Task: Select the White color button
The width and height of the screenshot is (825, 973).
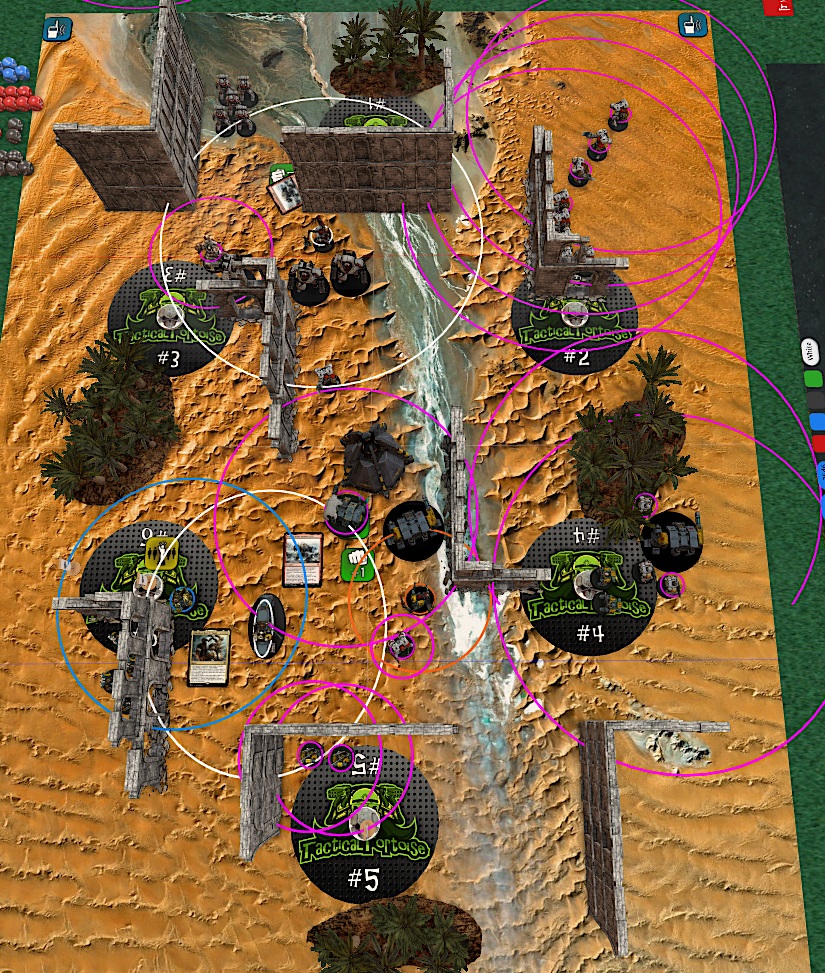Action: (x=811, y=353)
